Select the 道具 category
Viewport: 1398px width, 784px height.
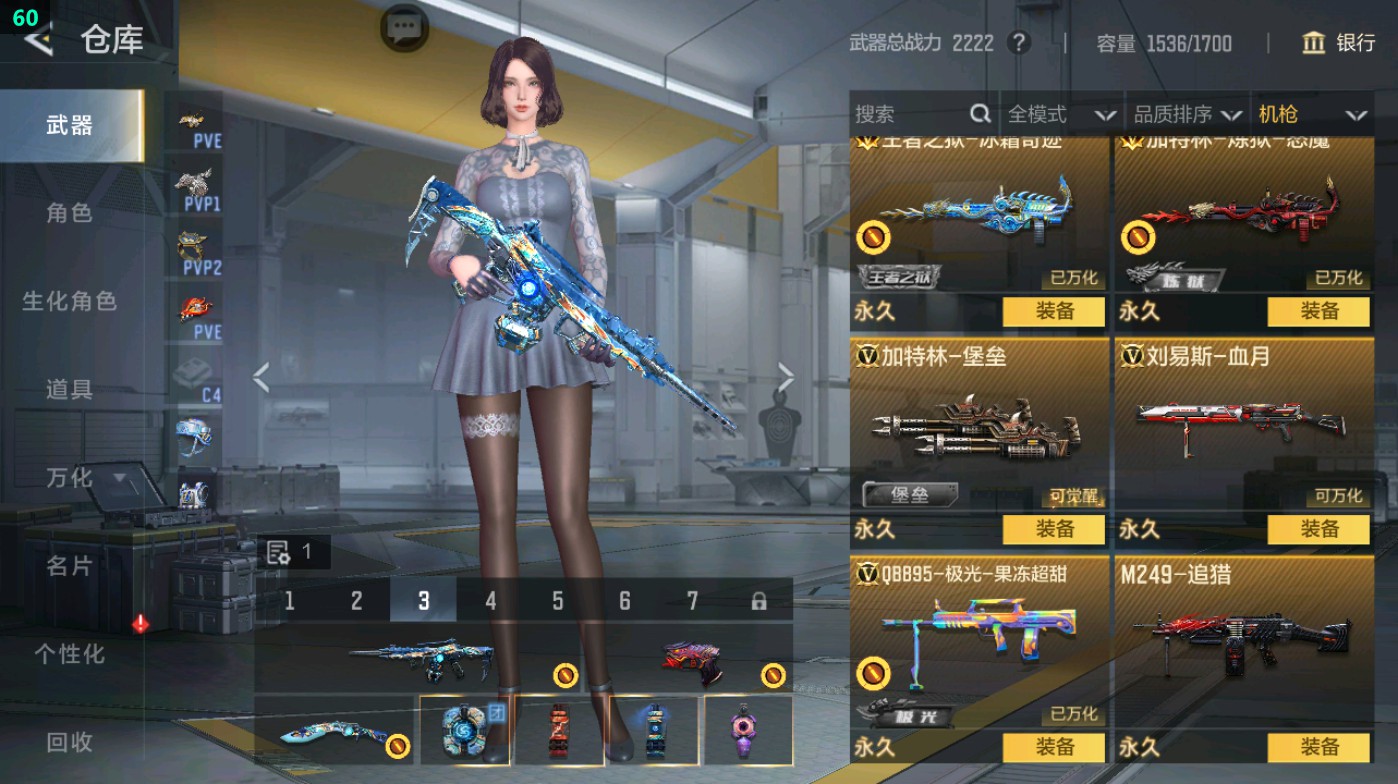pyautogui.click(x=69, y=389)
